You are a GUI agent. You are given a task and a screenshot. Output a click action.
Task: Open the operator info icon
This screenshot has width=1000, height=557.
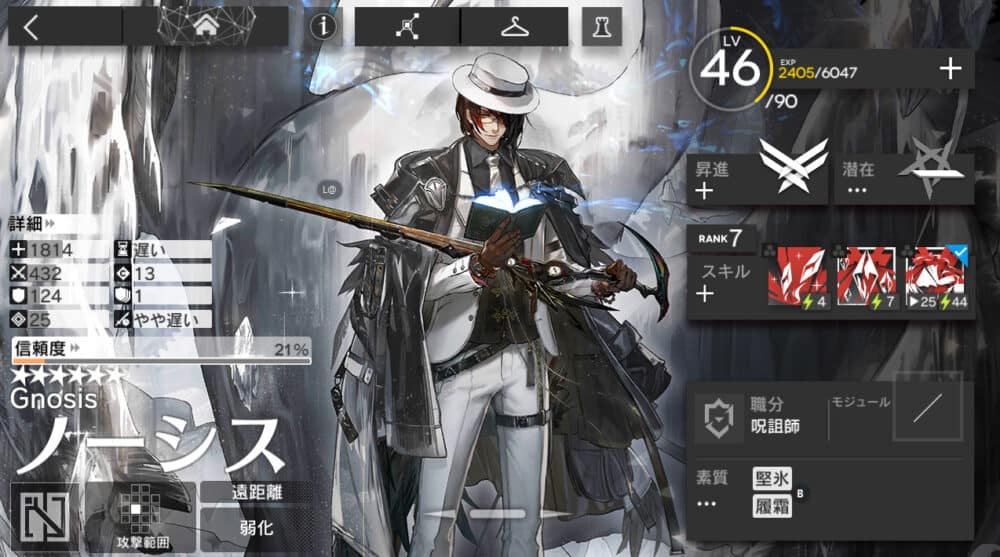(322, 27)
